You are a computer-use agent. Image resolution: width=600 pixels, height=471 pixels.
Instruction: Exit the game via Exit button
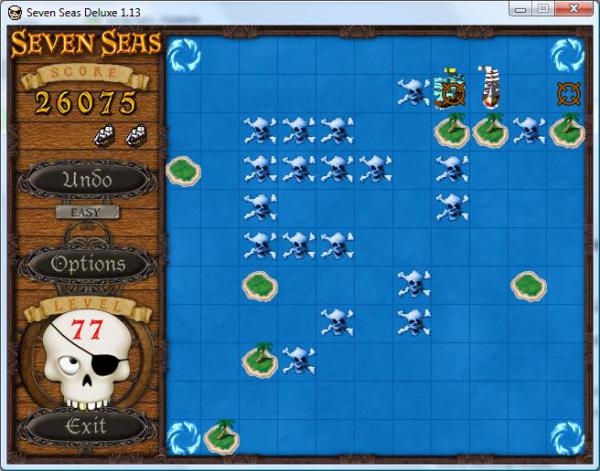tap(86, 427)
